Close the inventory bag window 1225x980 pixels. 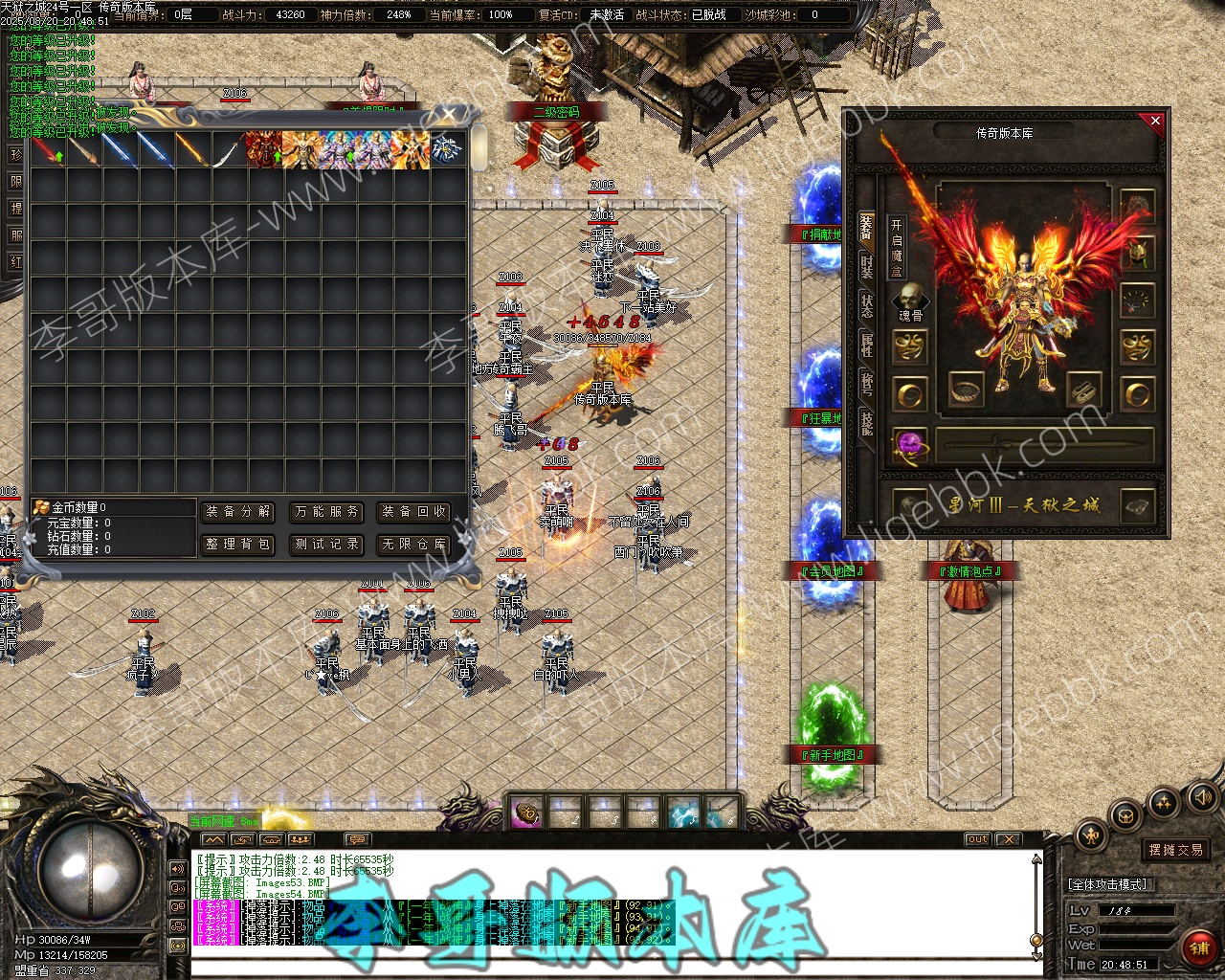tap(450, 116)
